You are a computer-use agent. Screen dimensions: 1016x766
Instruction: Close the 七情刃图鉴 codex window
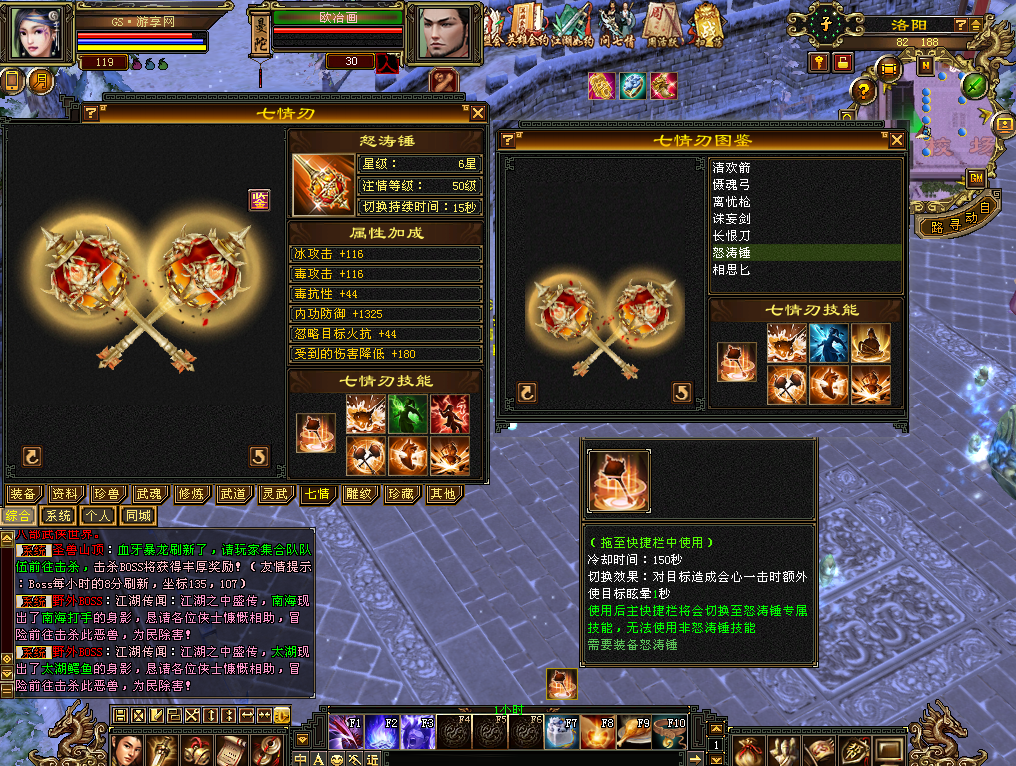(x=897, y=140)
